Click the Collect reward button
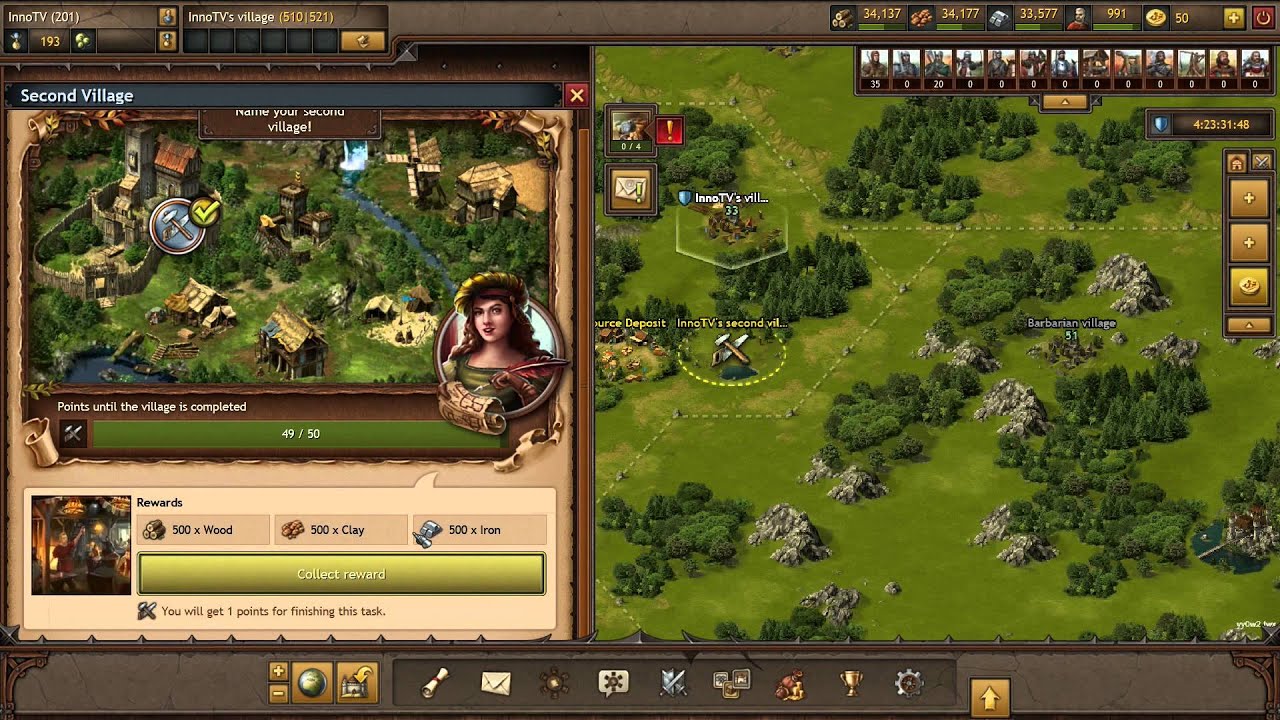Image resolution: width=1280 pixels, height=720 pixels. click(x=340, y=574)
